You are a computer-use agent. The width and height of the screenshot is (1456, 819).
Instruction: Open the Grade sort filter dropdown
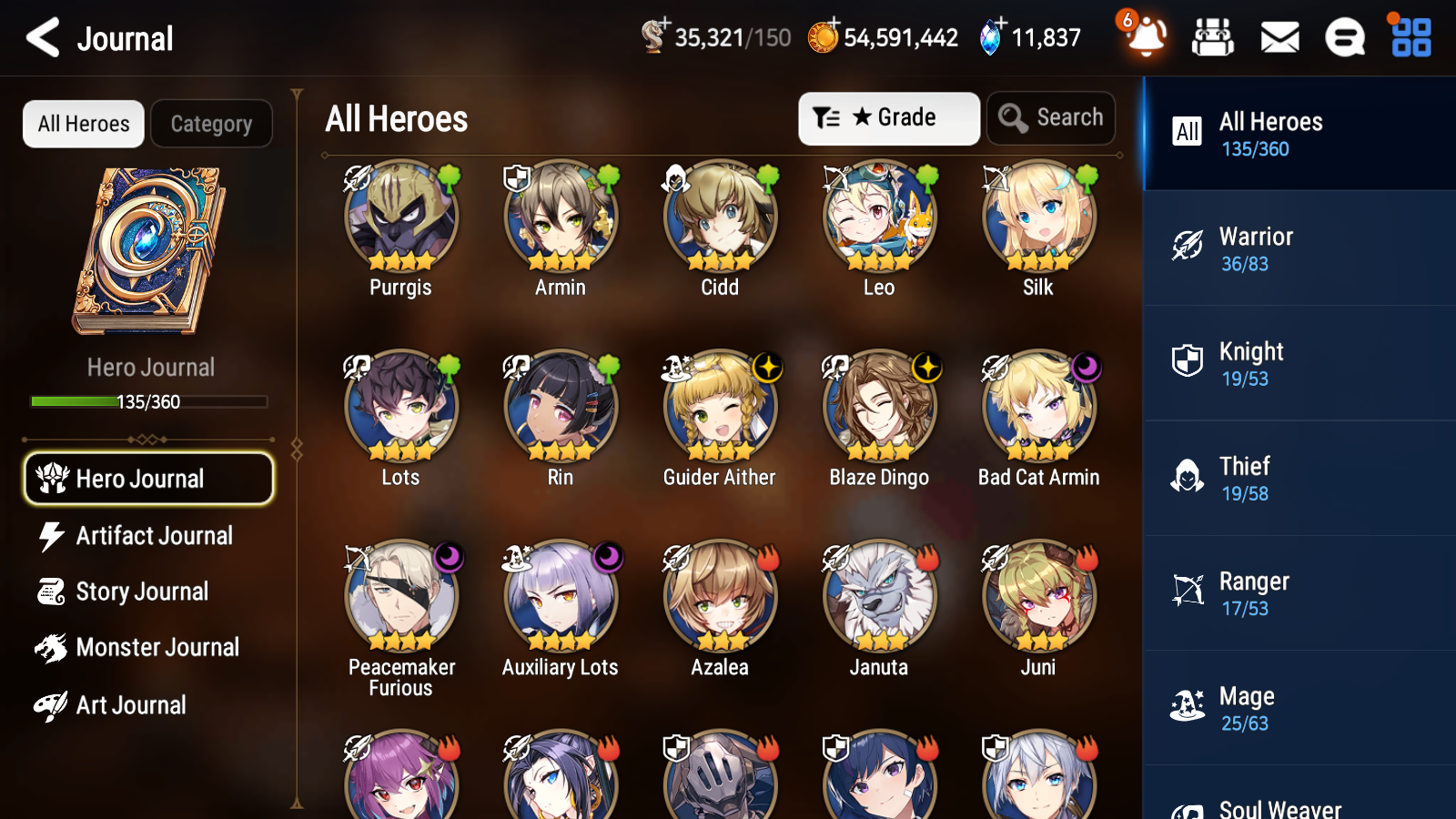tap(888, 117)
